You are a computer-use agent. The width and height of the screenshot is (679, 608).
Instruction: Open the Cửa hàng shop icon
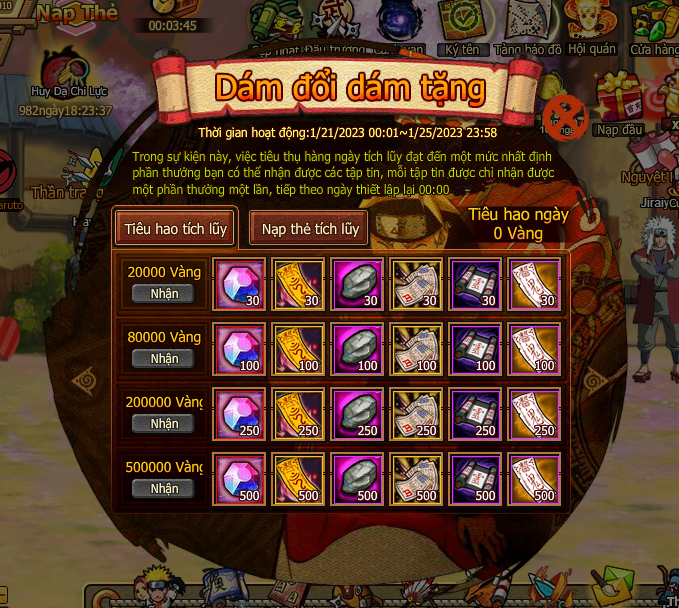(x=654, y=25)
